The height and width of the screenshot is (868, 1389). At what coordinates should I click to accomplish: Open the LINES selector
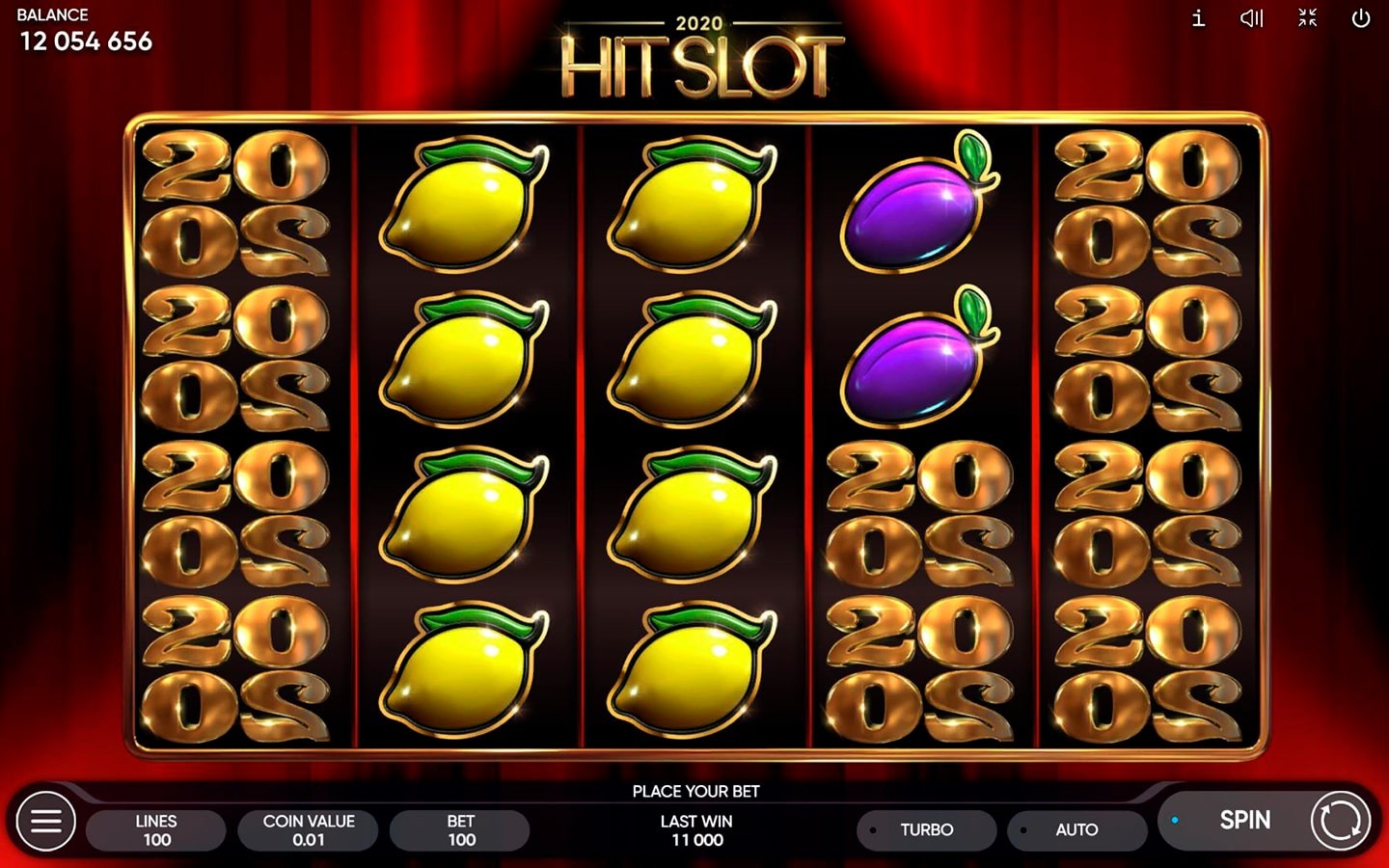pos(156,829)
